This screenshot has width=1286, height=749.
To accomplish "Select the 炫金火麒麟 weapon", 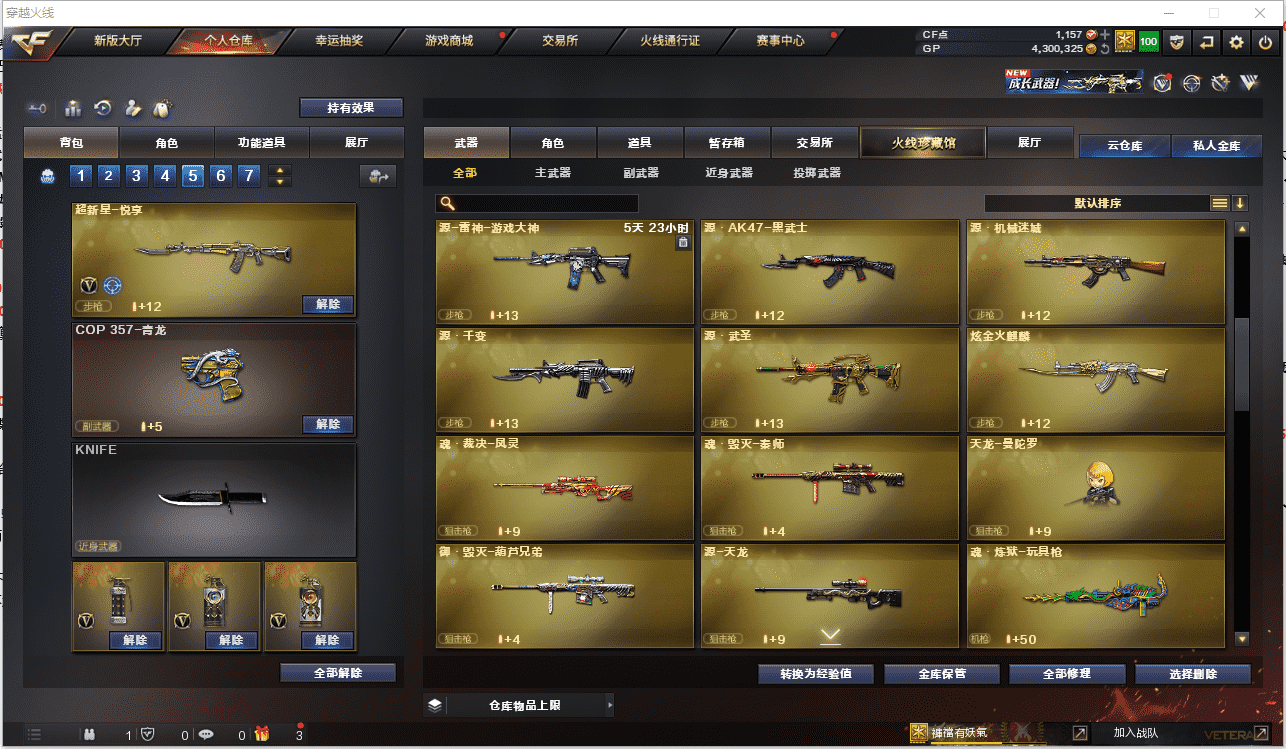I will click(x=1096, y=378).
